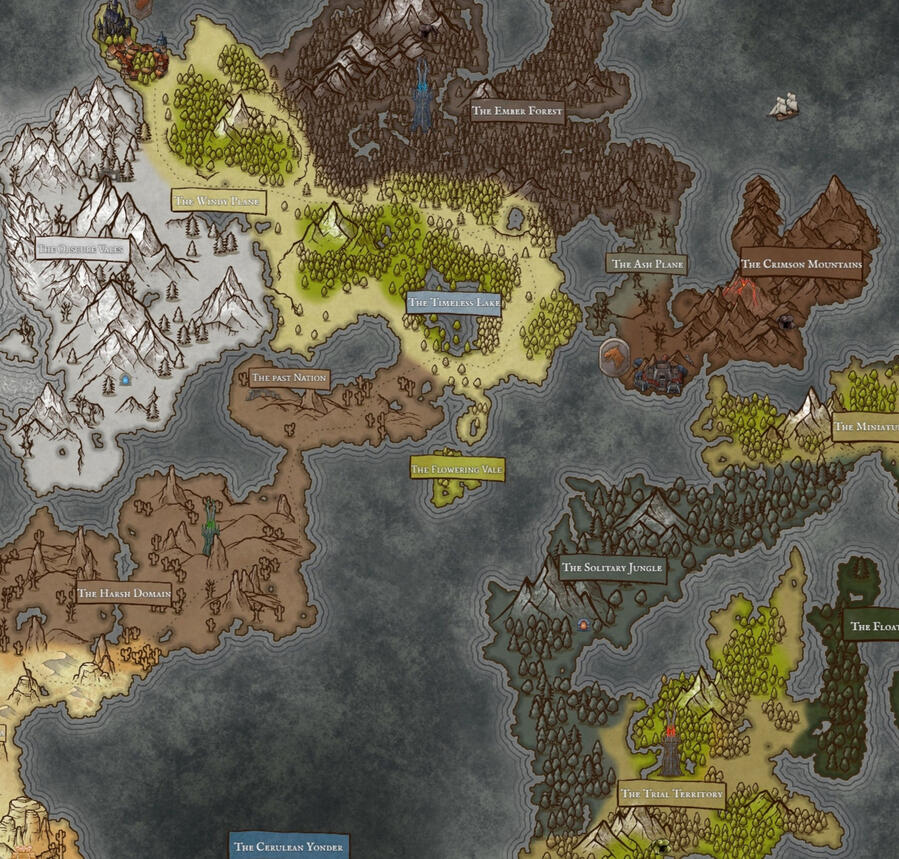The width and height of the screenshot is (899, 859).
Task: Open The Windy Plane region
Action: pyautogui.click(x=218, y=201)
